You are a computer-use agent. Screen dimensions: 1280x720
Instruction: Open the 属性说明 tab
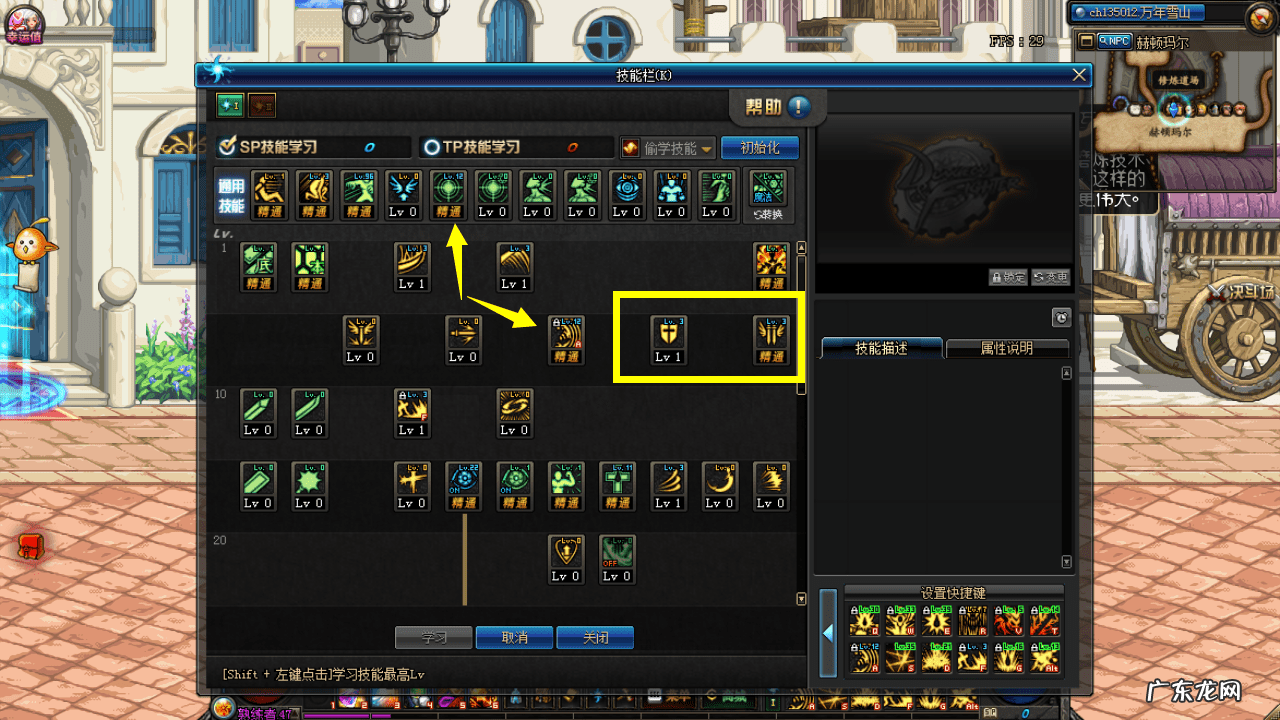pyautogui.click(x=1006, y=348)
